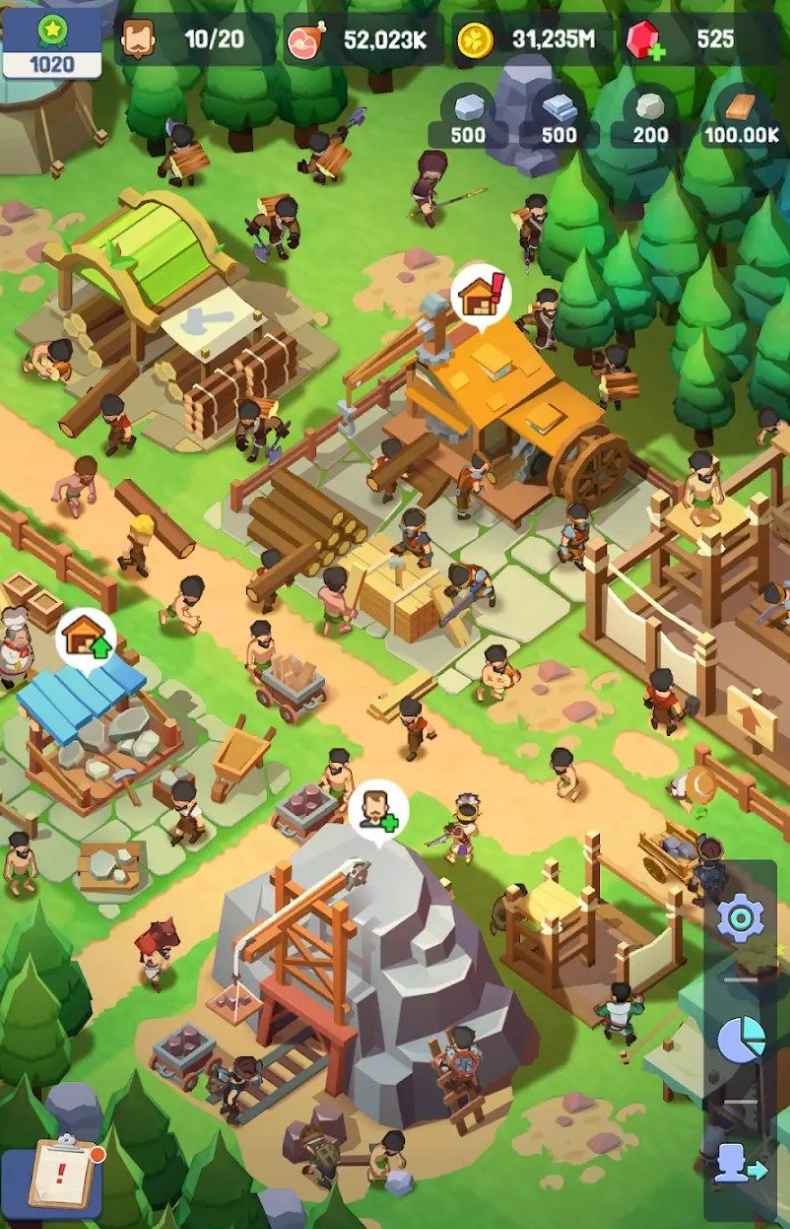Tap the wood plank counter showing 100.00K

point(742,120)
